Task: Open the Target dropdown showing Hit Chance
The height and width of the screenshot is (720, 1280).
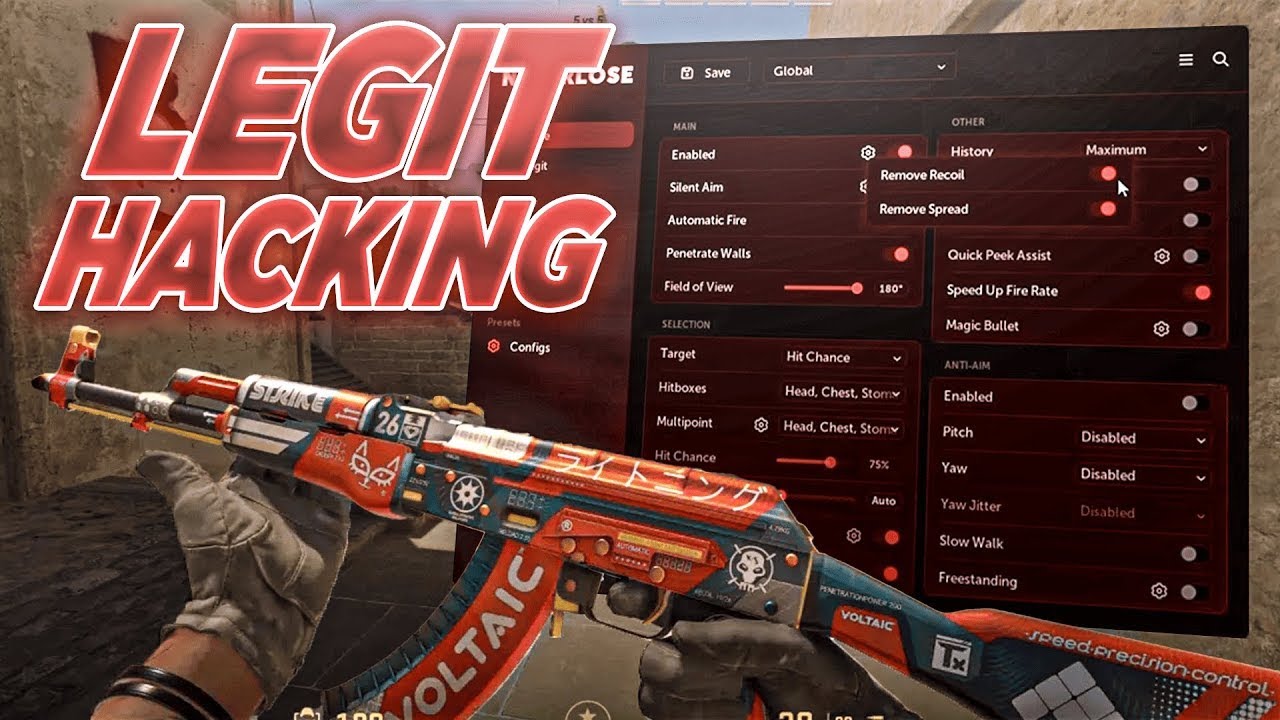Action: pyautogui.click(x=844, y=357)
